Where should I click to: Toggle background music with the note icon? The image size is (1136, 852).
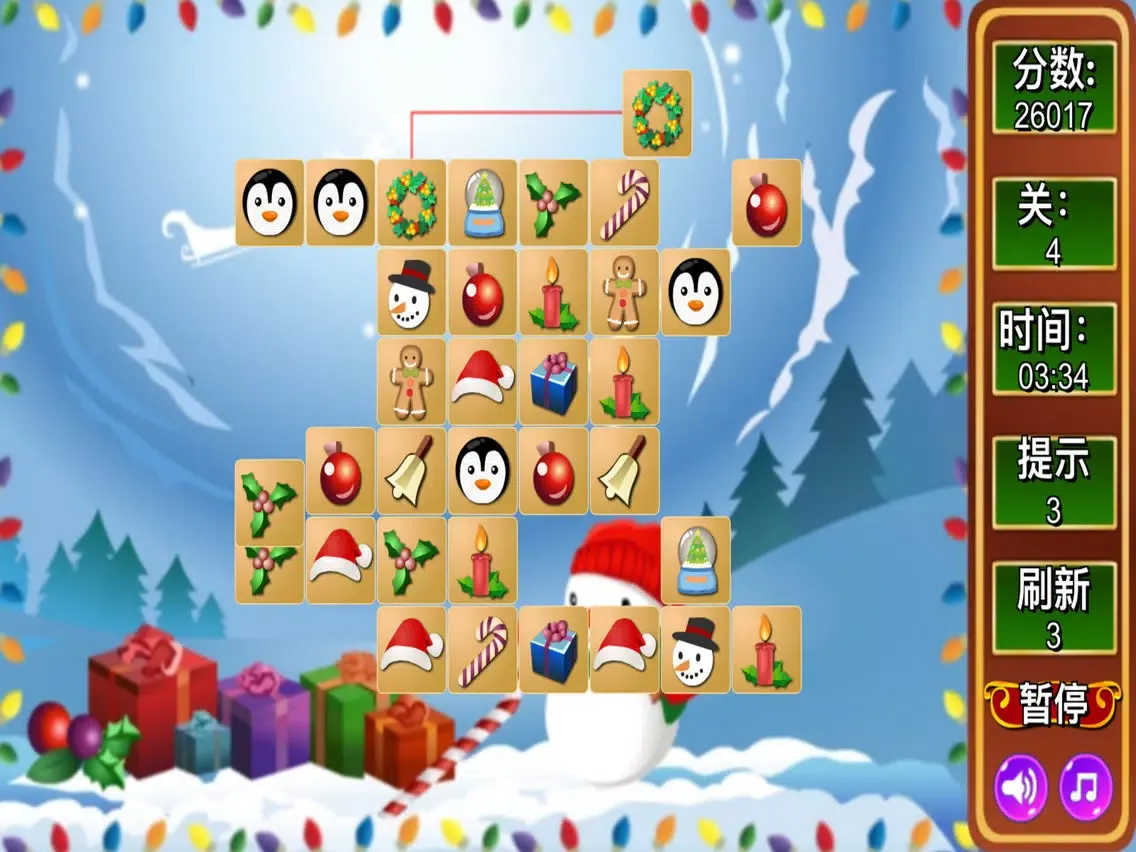click(1085, 788)
